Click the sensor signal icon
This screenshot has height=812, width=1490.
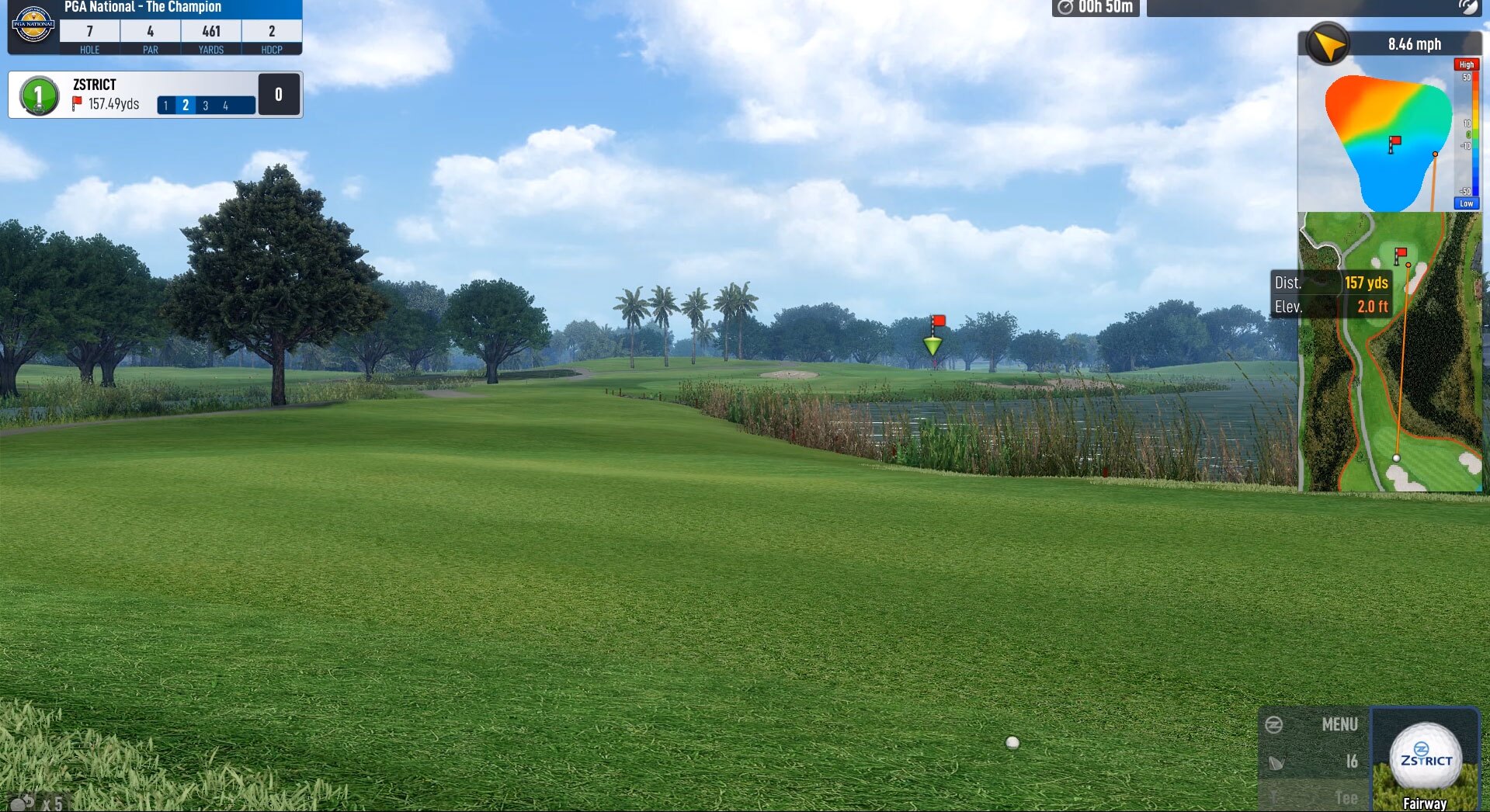coord(1467,7)
